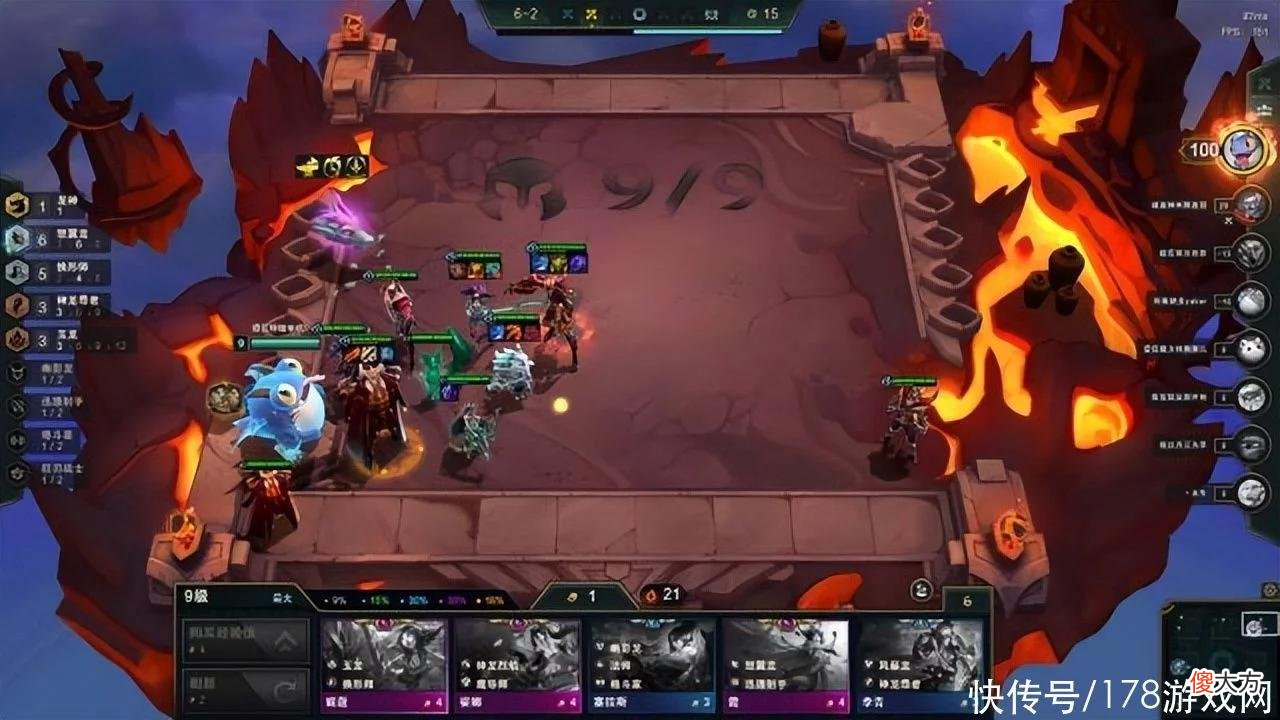This screenshot has height=720, width=1280.
Task: Open the stage 6-2 round tracker
Action: pos(525,14)
